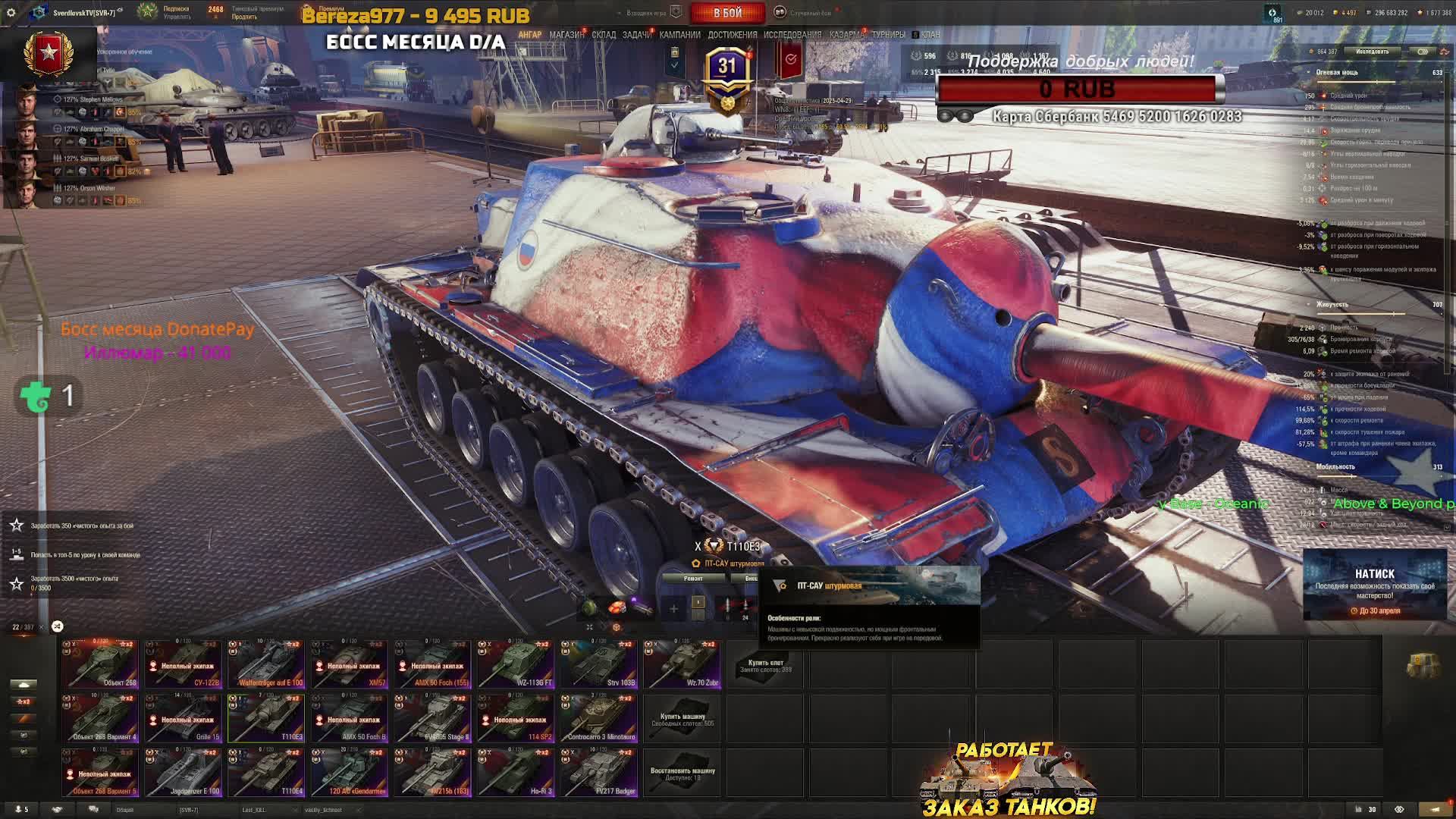Open the НАТИСК event banner
This screenshot has height=819, width=1456.
pos(1374,584)
